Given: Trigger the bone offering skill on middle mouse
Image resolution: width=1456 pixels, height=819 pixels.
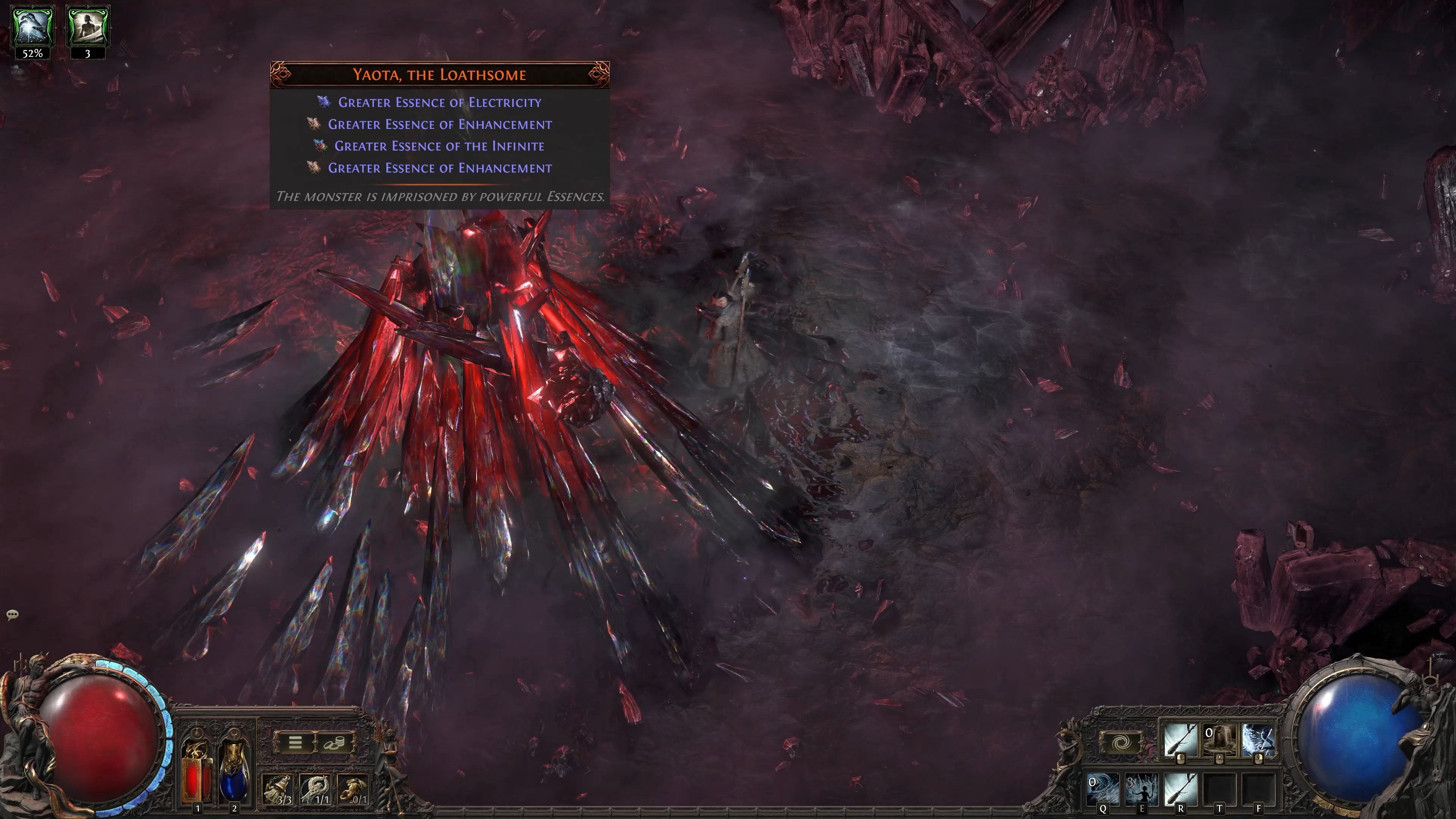Looking at the screenshot, I should [x=1220, y=741].
